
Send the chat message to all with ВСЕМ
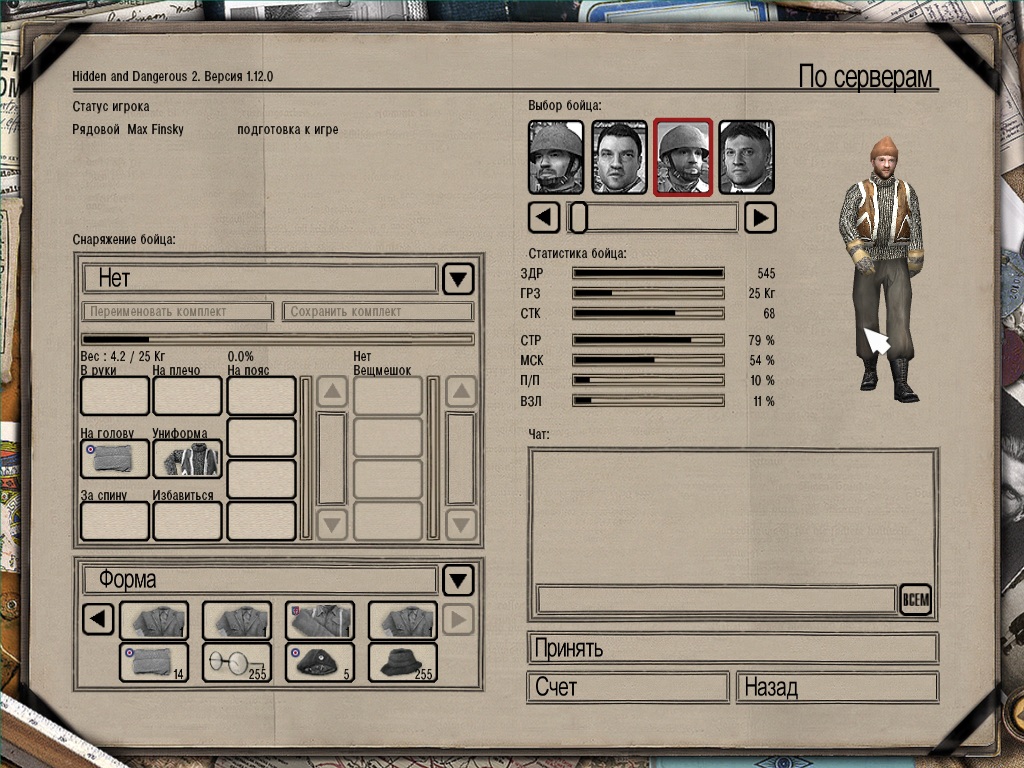point(915,600)
